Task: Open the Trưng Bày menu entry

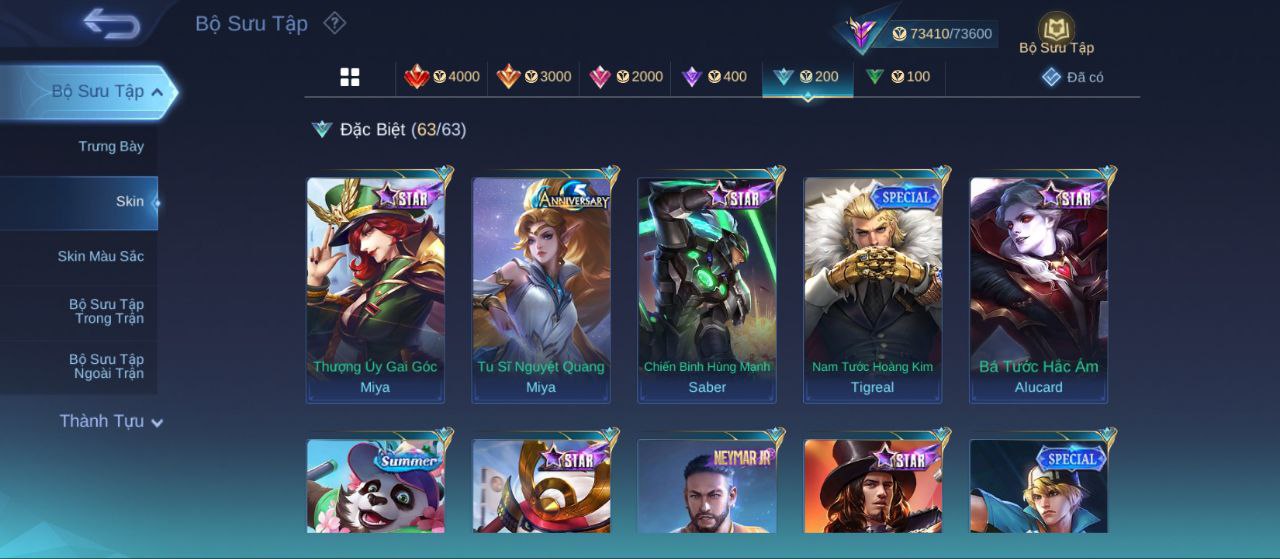Action: point(111,147)
